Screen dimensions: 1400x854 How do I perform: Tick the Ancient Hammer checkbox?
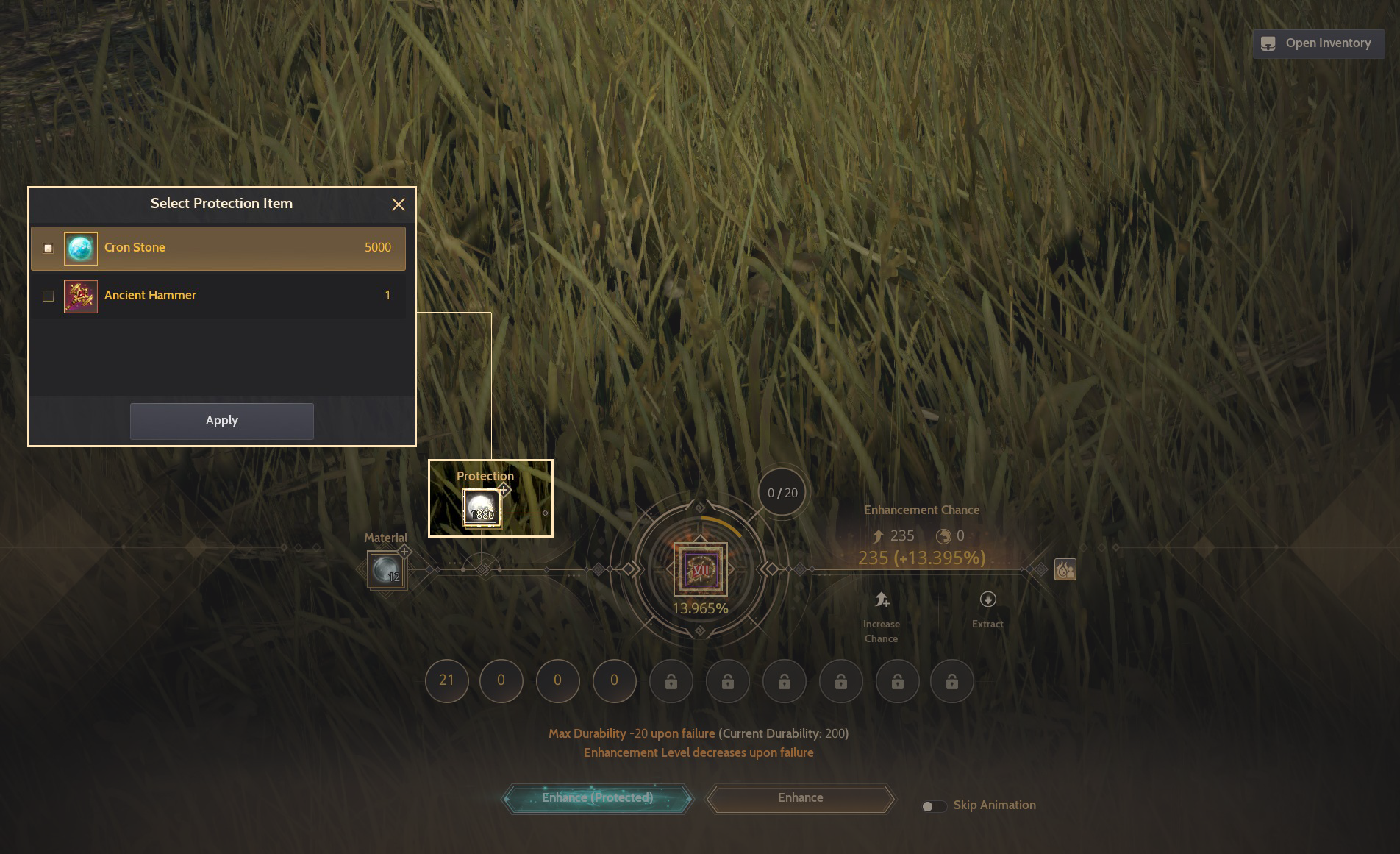(49, 296)
